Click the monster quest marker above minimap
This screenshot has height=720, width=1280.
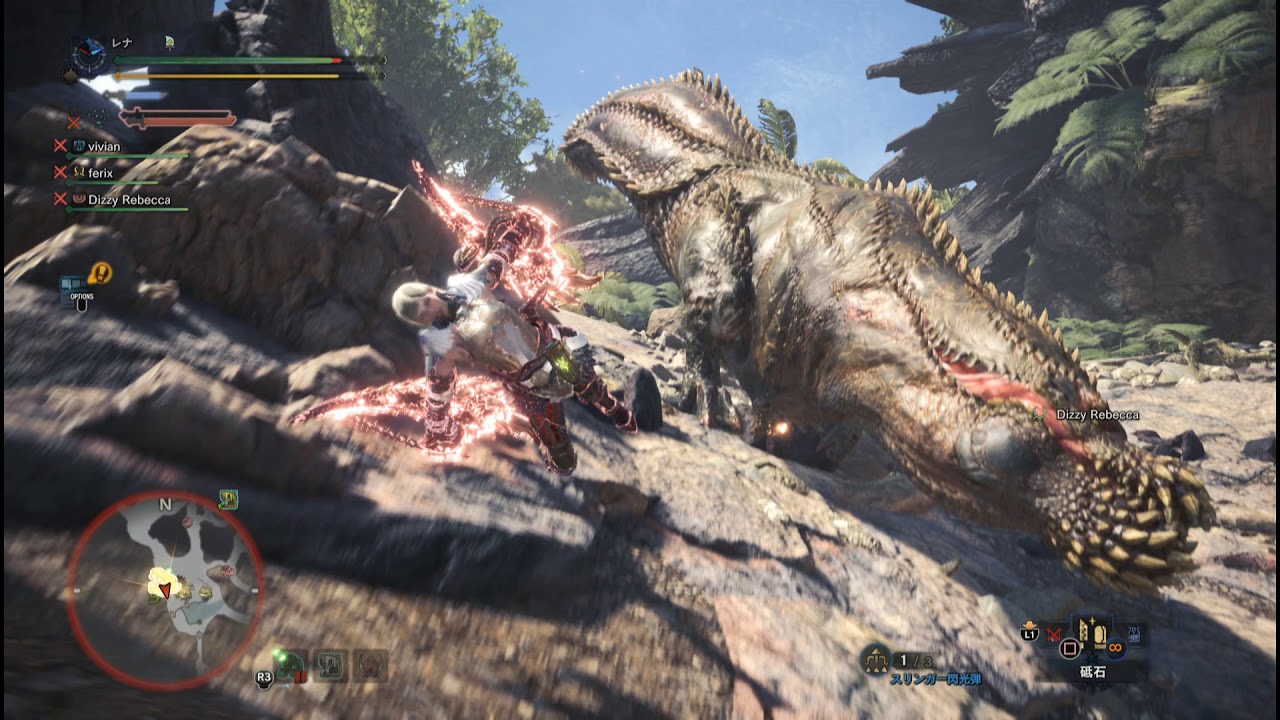click(228, 499)
